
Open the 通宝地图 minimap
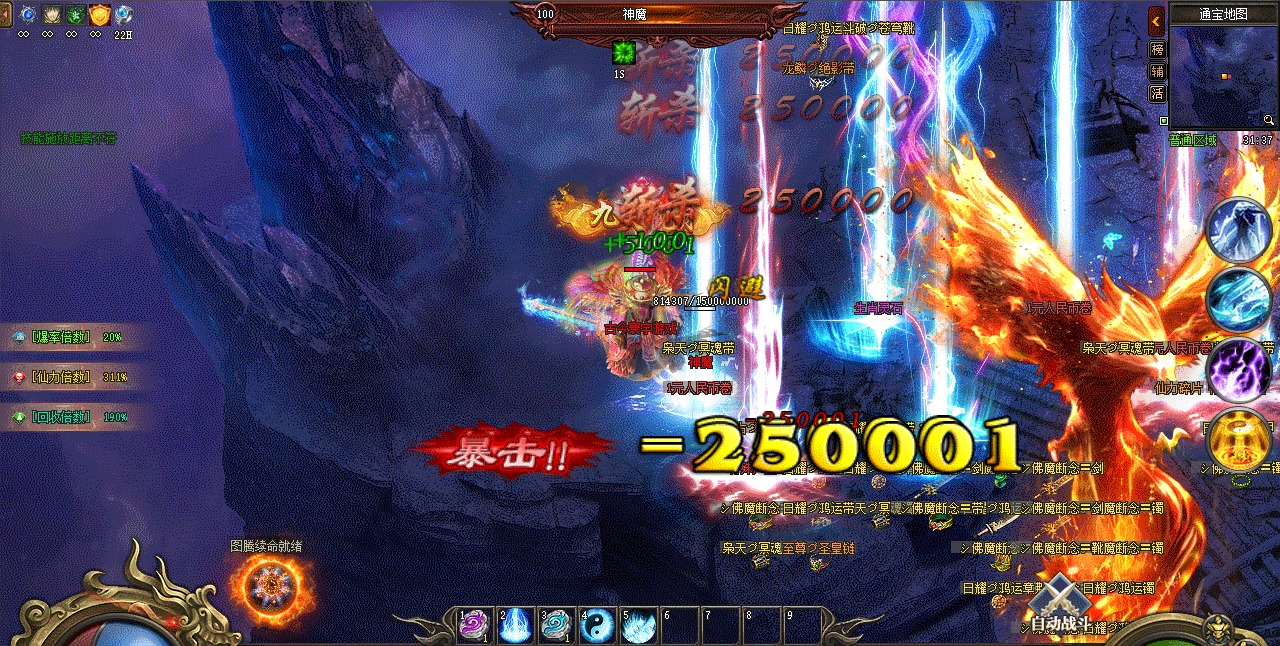[1223, 78]
